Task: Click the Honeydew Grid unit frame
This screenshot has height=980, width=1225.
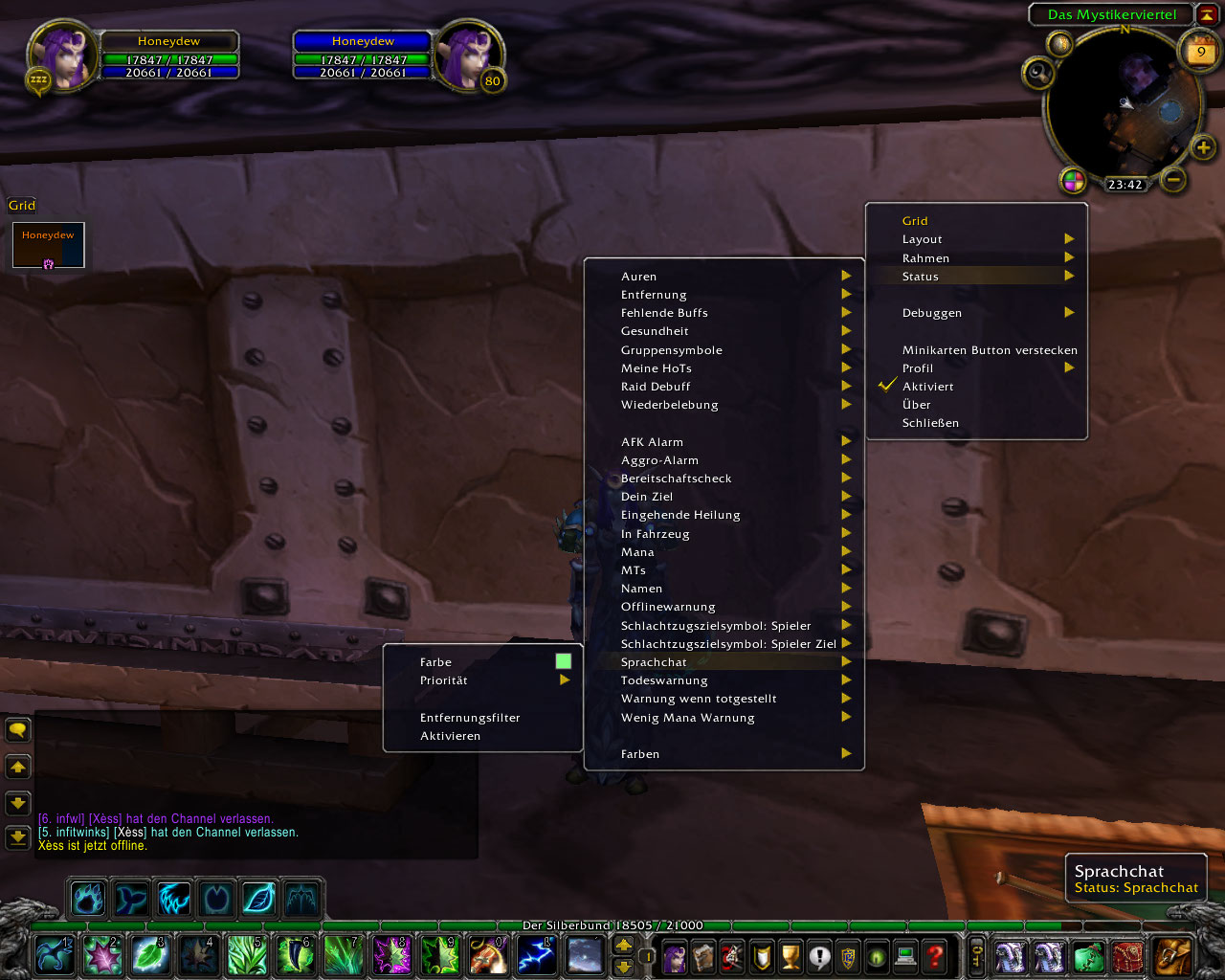Action: [48, 245]
